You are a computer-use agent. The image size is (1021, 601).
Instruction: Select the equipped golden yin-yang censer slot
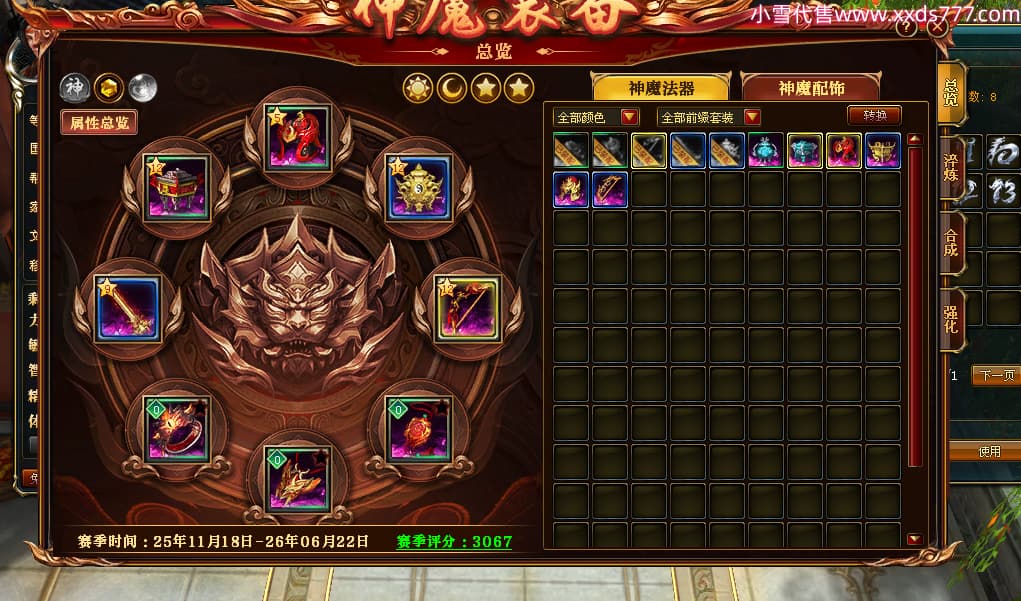(x=419, y=187)
